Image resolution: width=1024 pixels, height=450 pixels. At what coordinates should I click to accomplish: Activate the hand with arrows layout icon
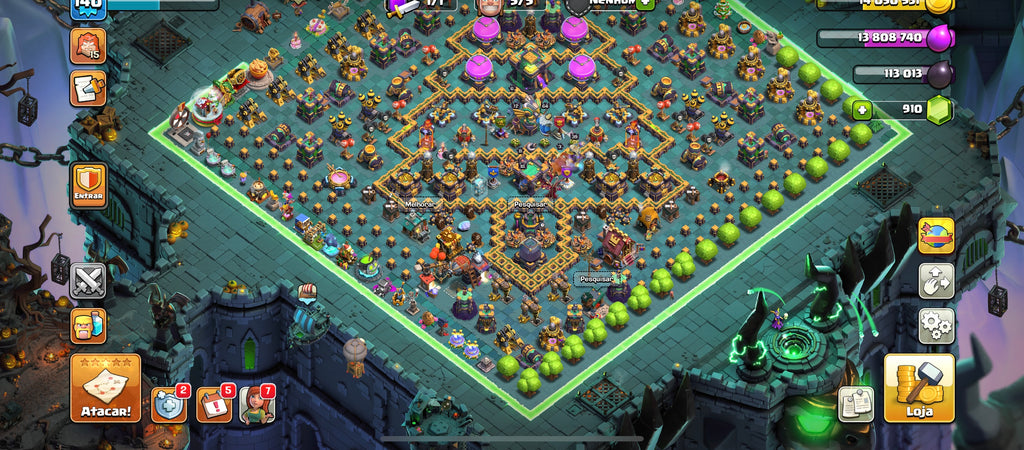click(x=936, y=281)
